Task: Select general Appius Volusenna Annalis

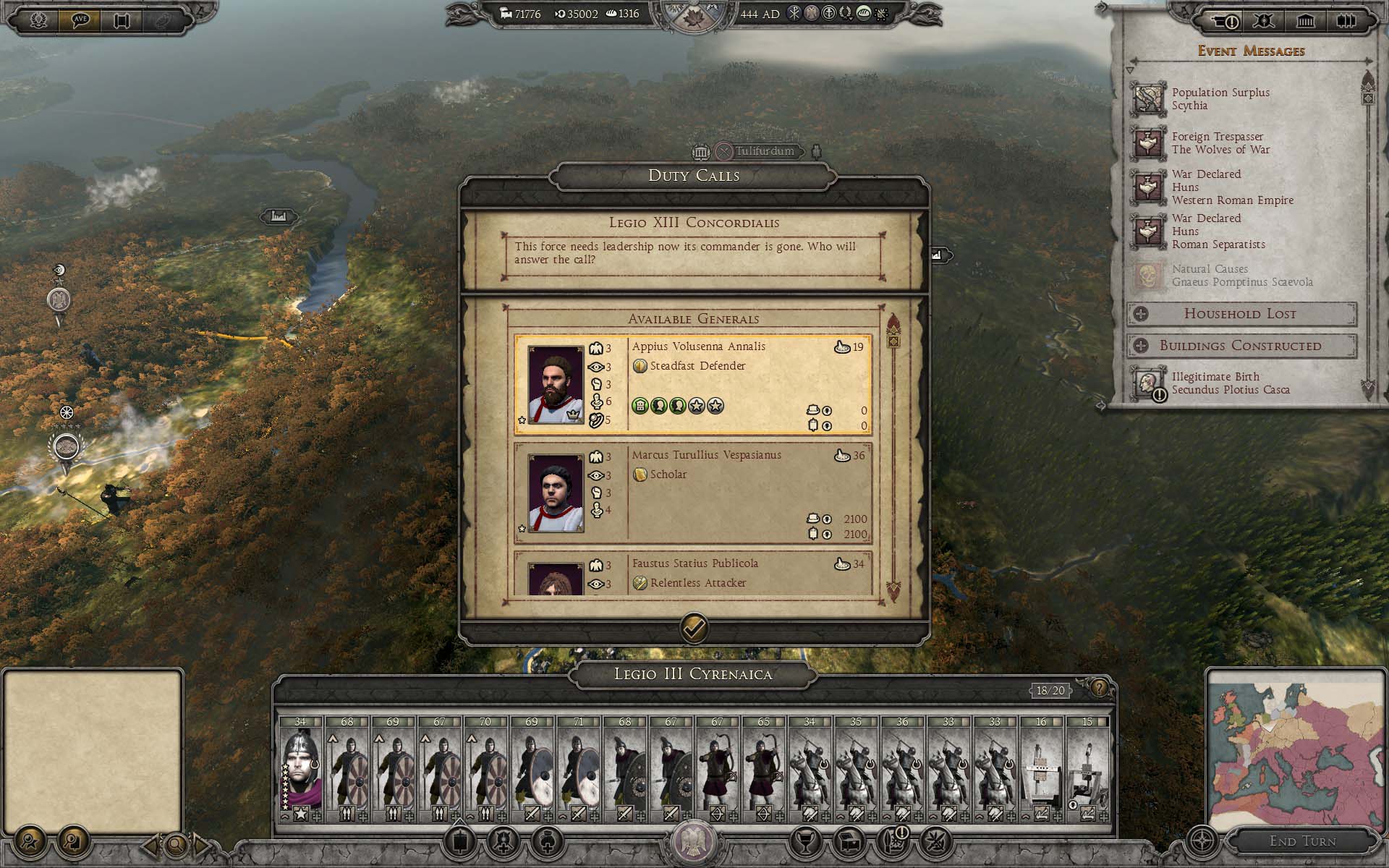Action: coord(693,384)
